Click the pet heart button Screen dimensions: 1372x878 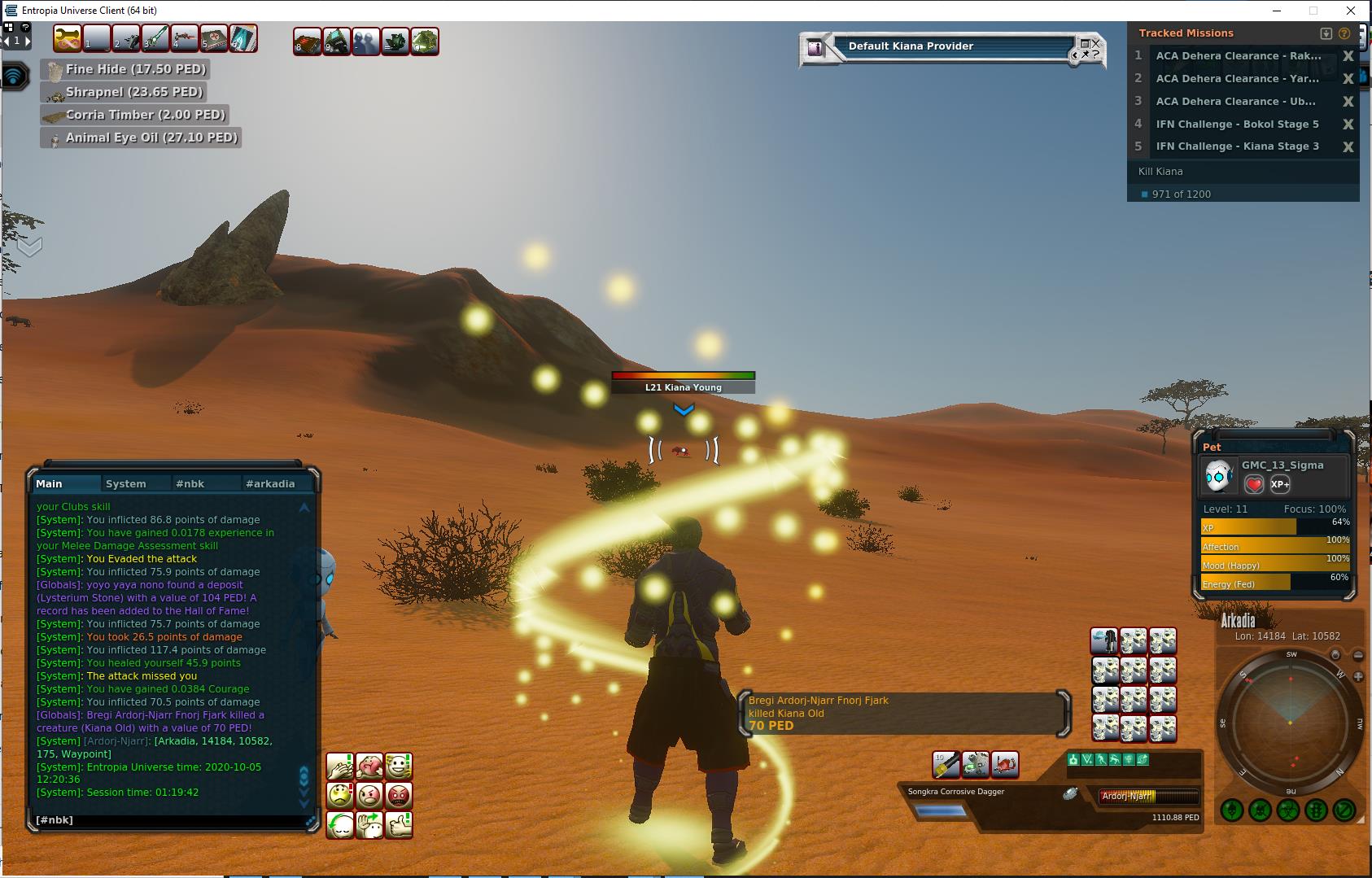click(1254, 484)
